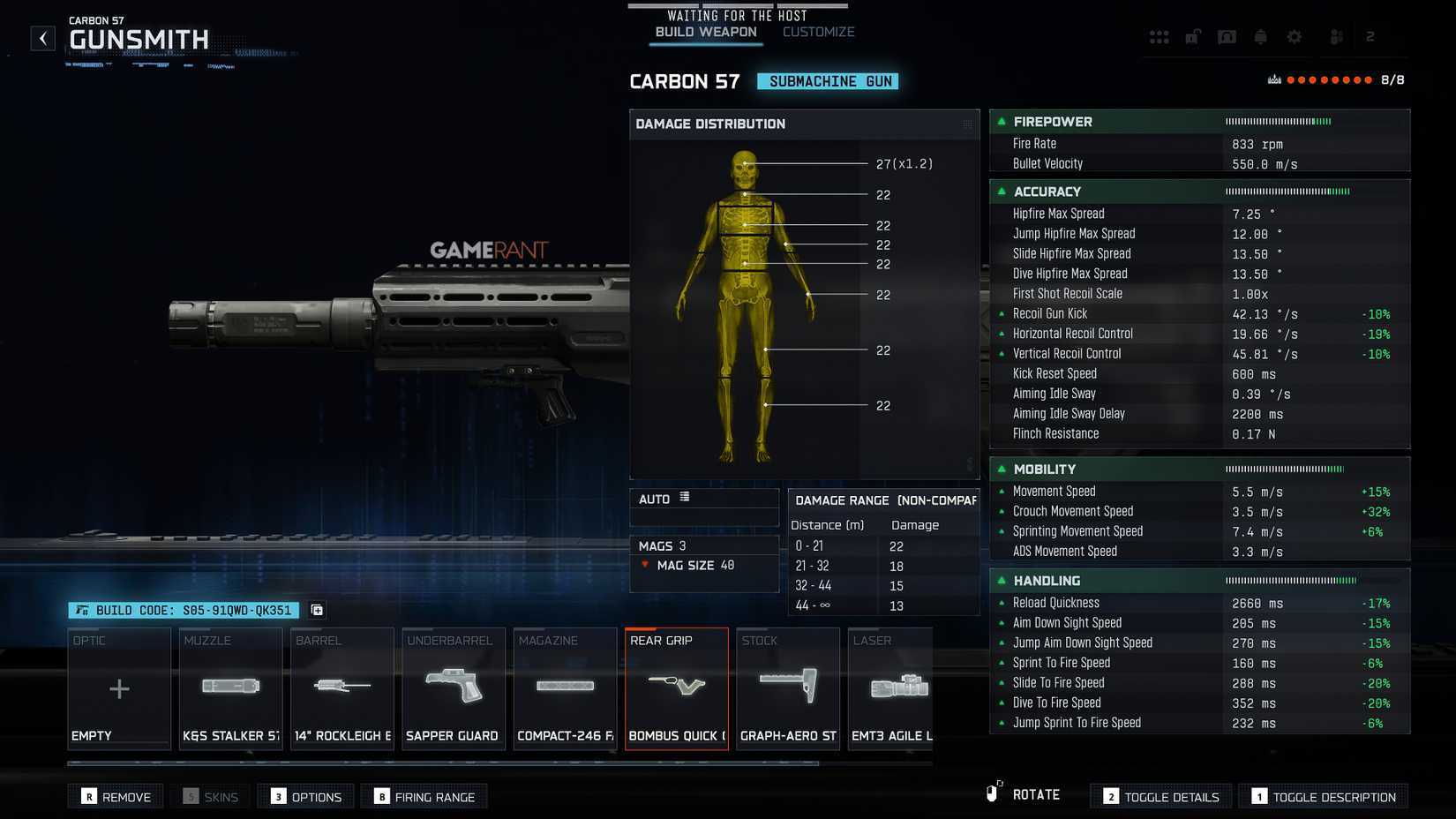The image size is (1456, 819).
Task: Click the apps grid icon
Action: pos(1160,36)
